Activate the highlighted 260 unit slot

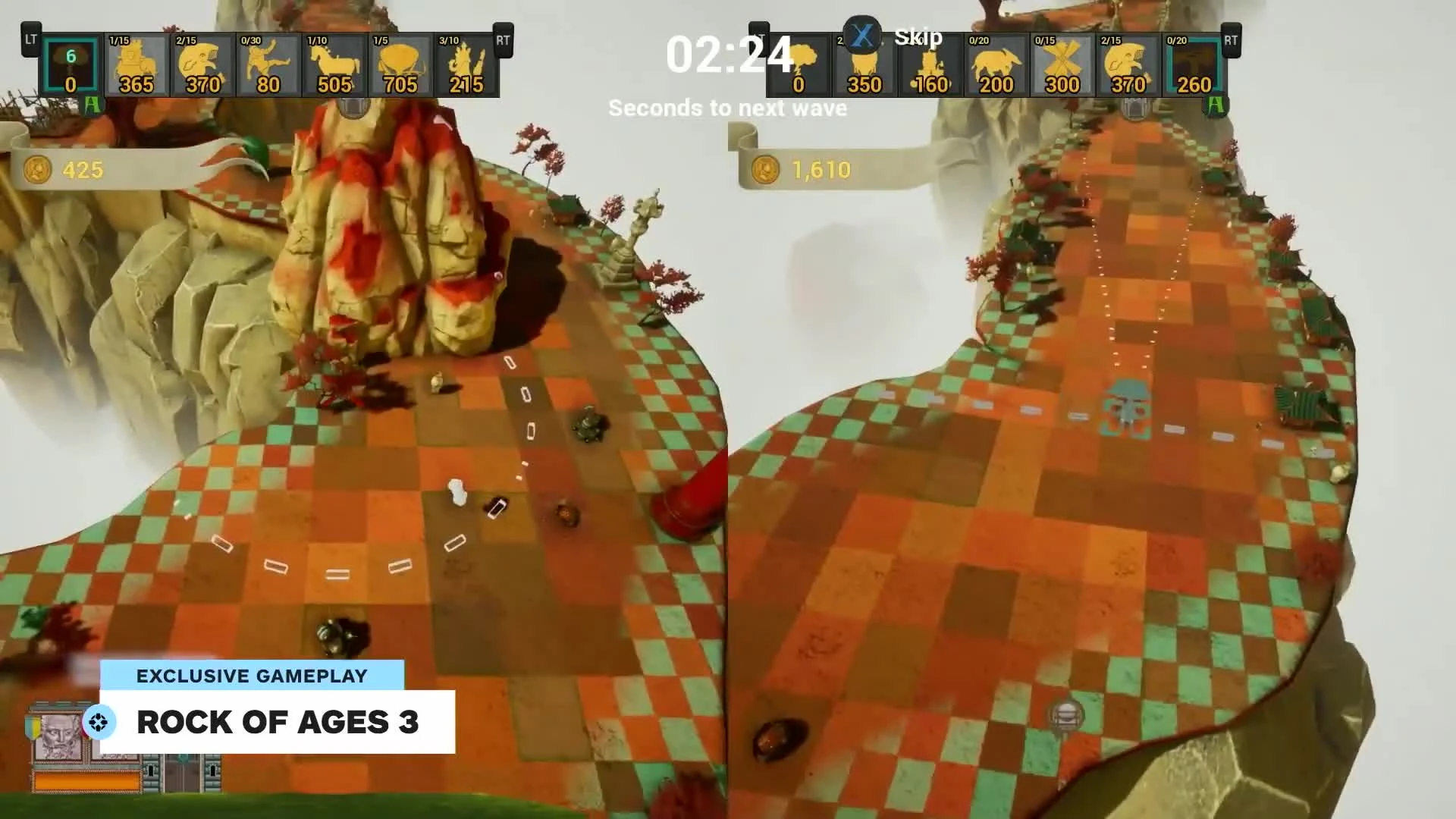tap(1193, 64)
